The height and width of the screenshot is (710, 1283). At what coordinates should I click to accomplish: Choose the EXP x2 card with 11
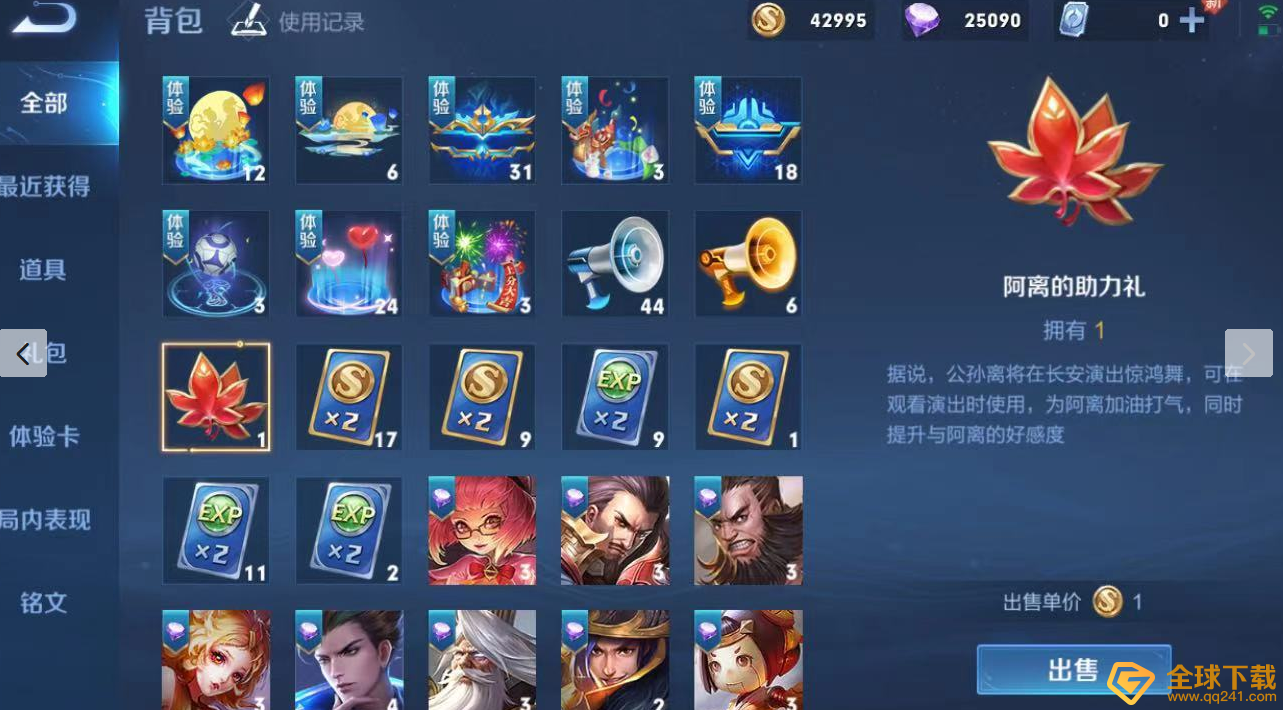pyautogui.click(x=216, y=530)
